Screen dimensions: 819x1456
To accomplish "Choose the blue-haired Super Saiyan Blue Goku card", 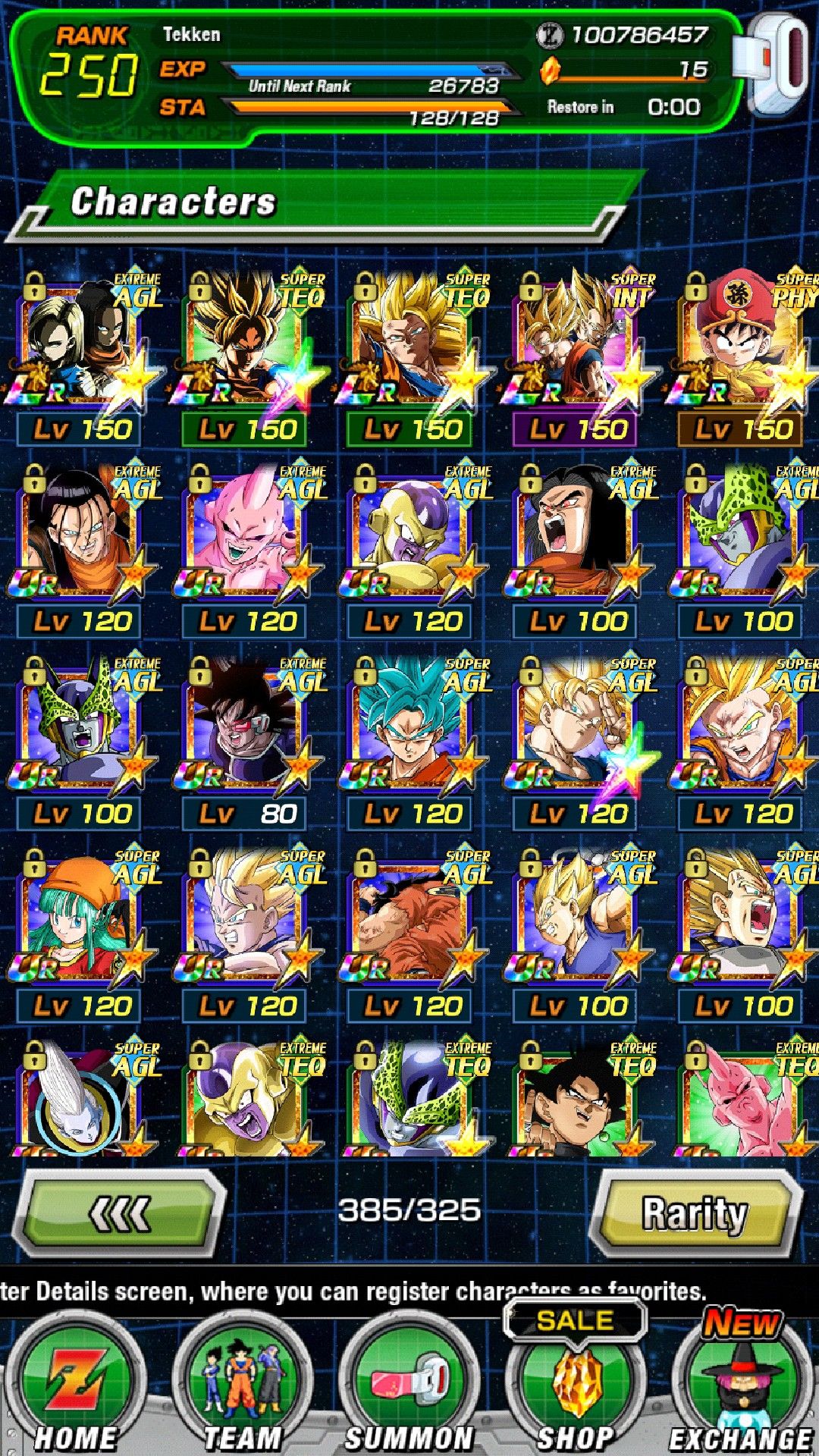I will [413, 730].
